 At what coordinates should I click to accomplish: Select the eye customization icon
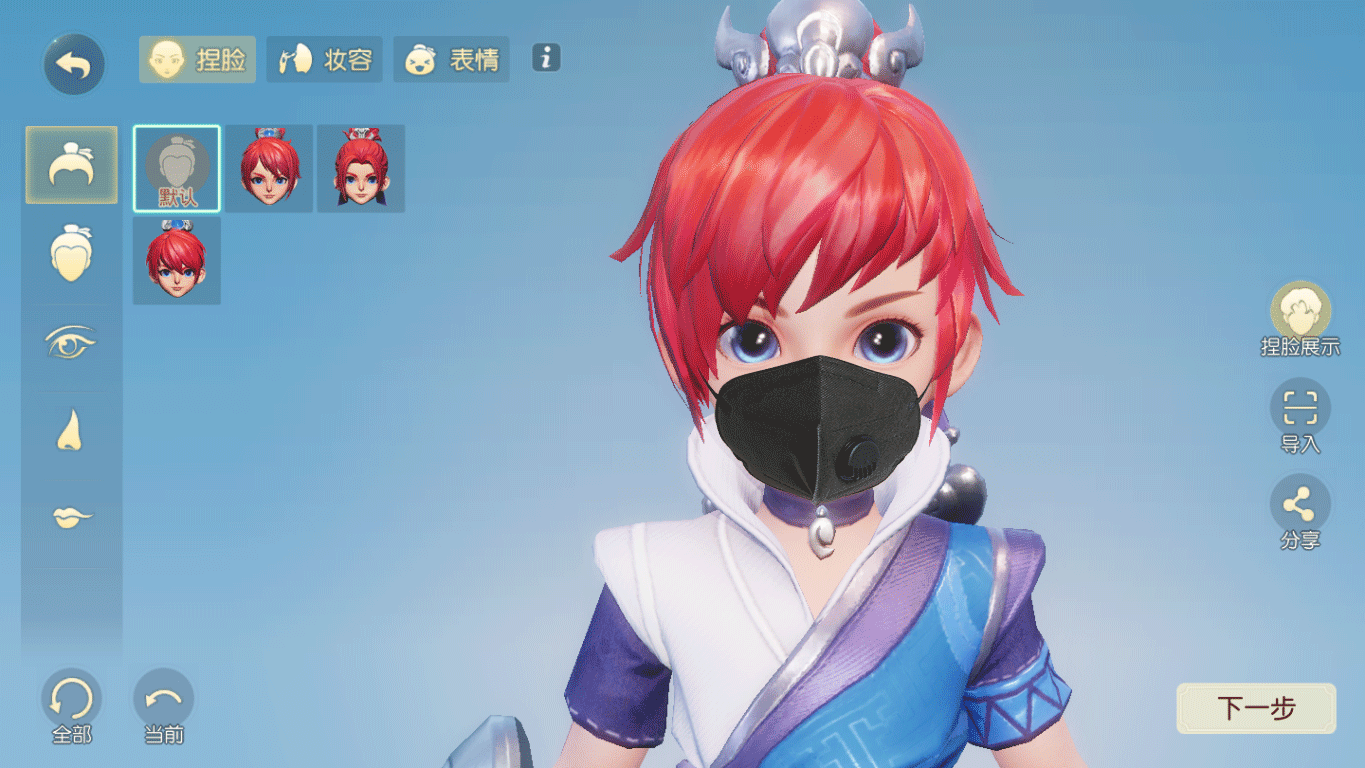tap(71, 342)
